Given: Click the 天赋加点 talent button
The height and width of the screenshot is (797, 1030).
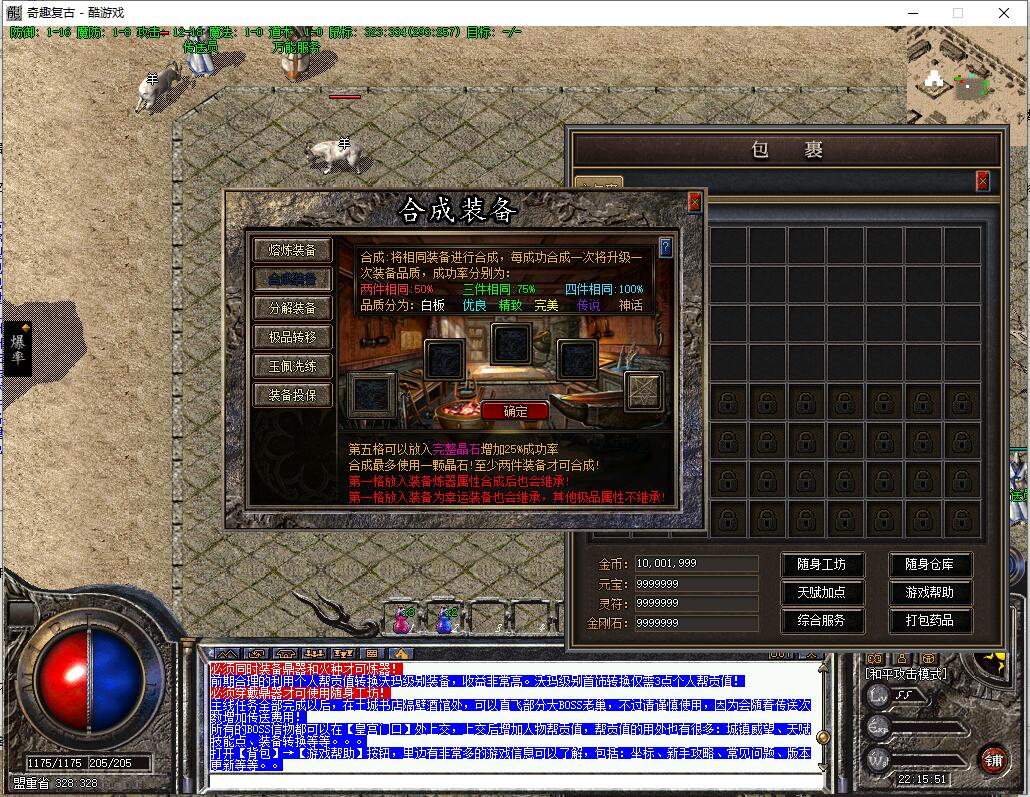Looking at the screenshot, I should [821, 593].
